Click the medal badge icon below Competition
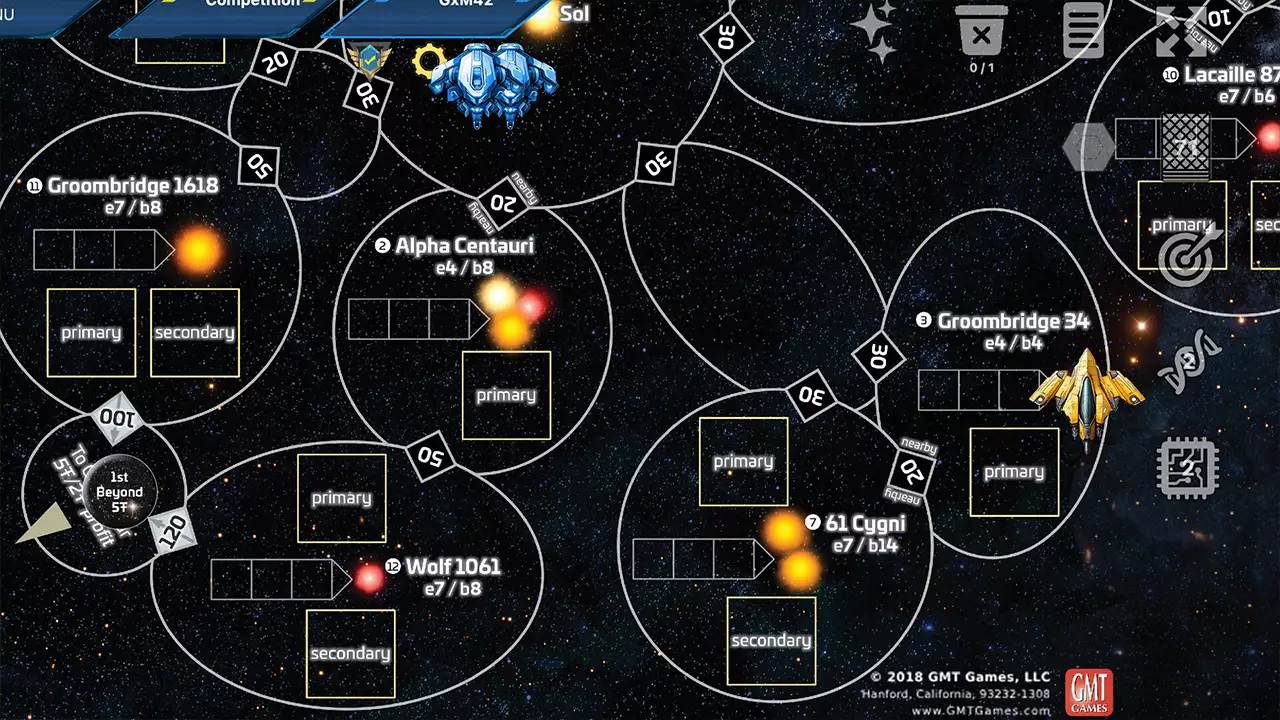Screen dimensions: 1280x720 pyautogui.click(x=370, y=62)
